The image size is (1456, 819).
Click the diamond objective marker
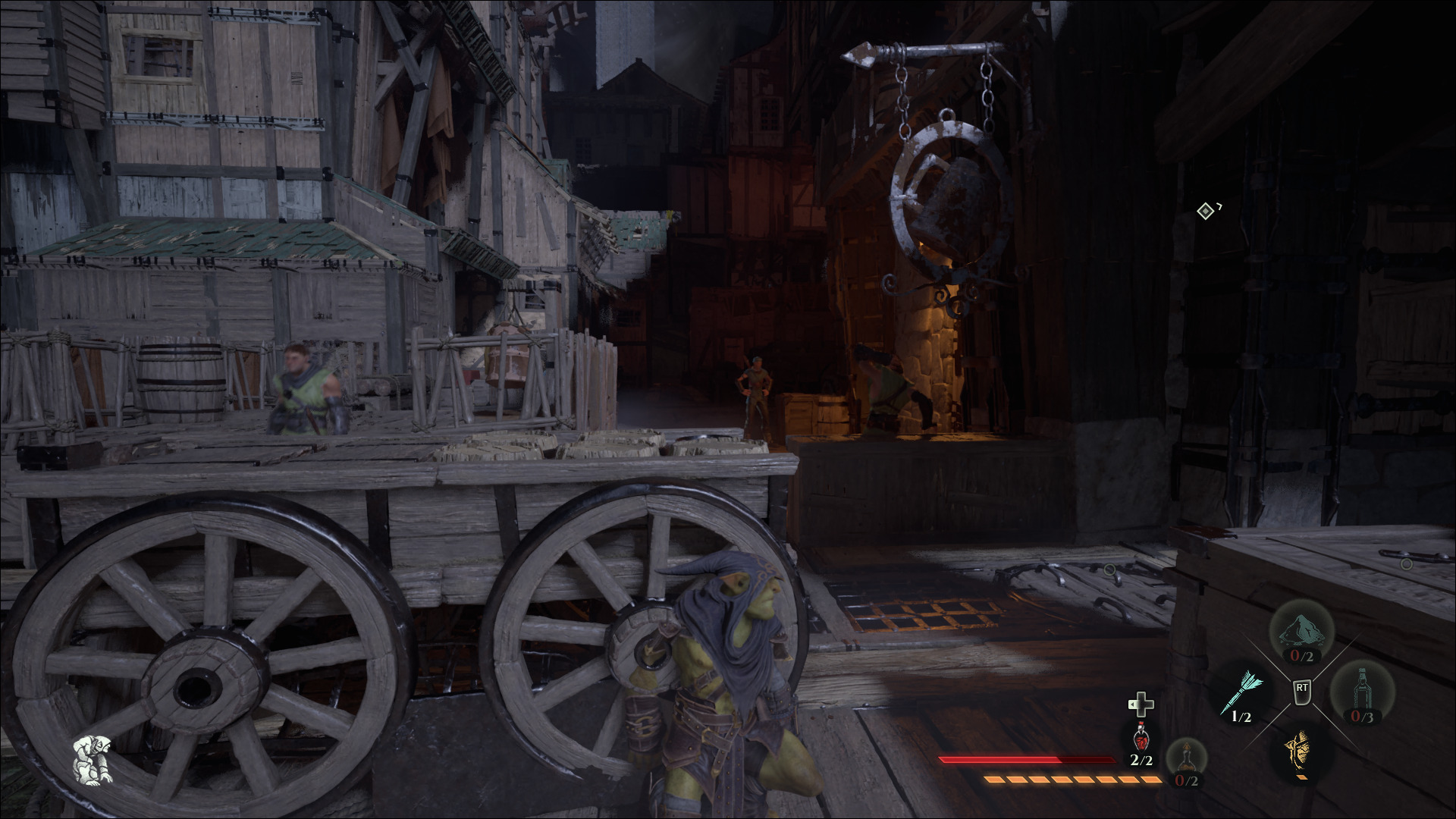coord(1205,211)
